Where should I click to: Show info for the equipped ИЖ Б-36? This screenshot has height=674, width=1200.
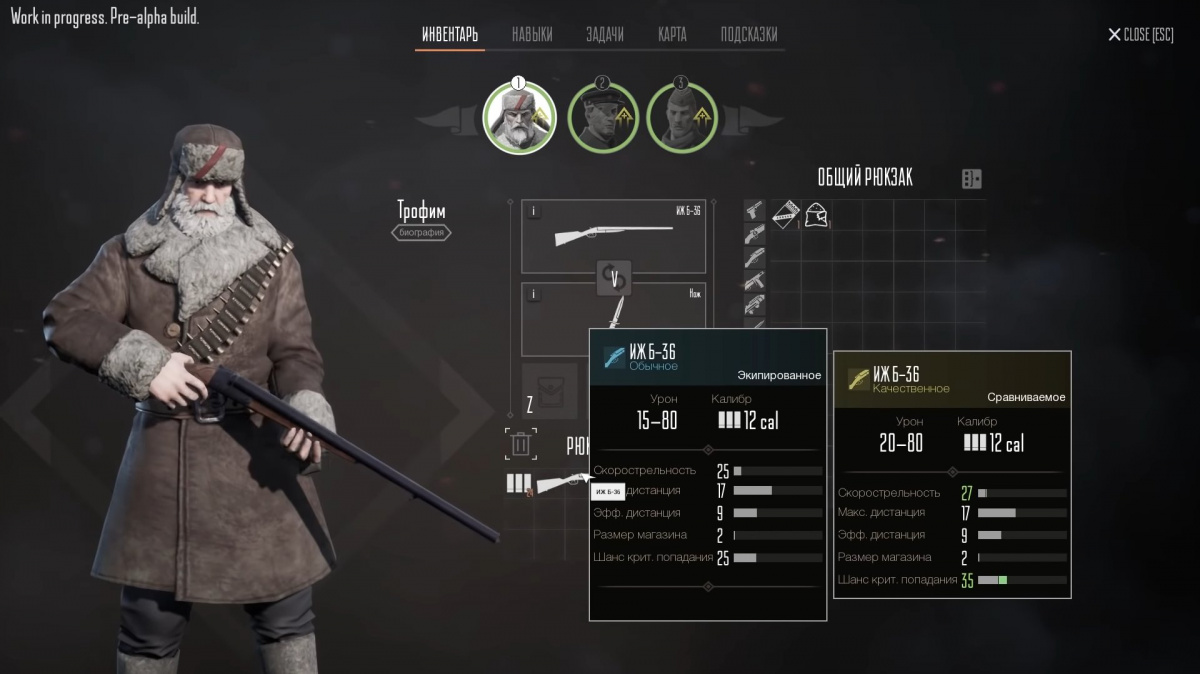pyautogui.click(x=532, y=211)
